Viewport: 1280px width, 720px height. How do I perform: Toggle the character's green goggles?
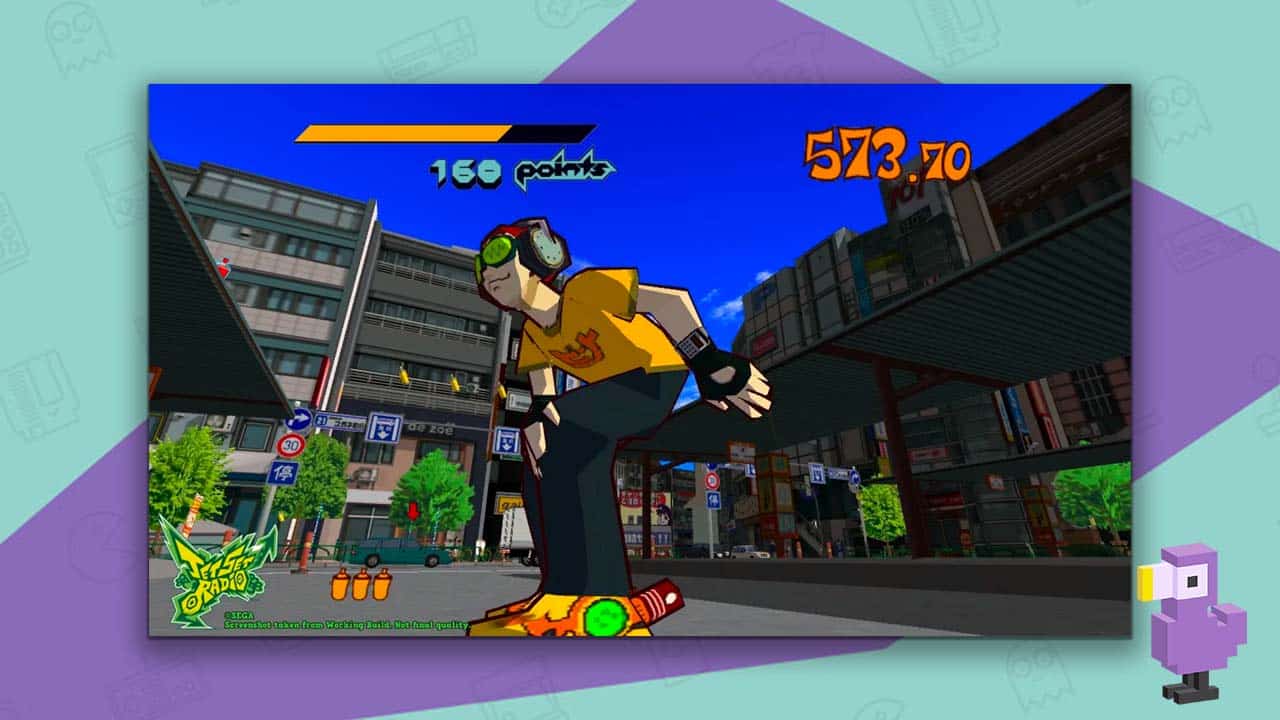[x=496, y=251]
